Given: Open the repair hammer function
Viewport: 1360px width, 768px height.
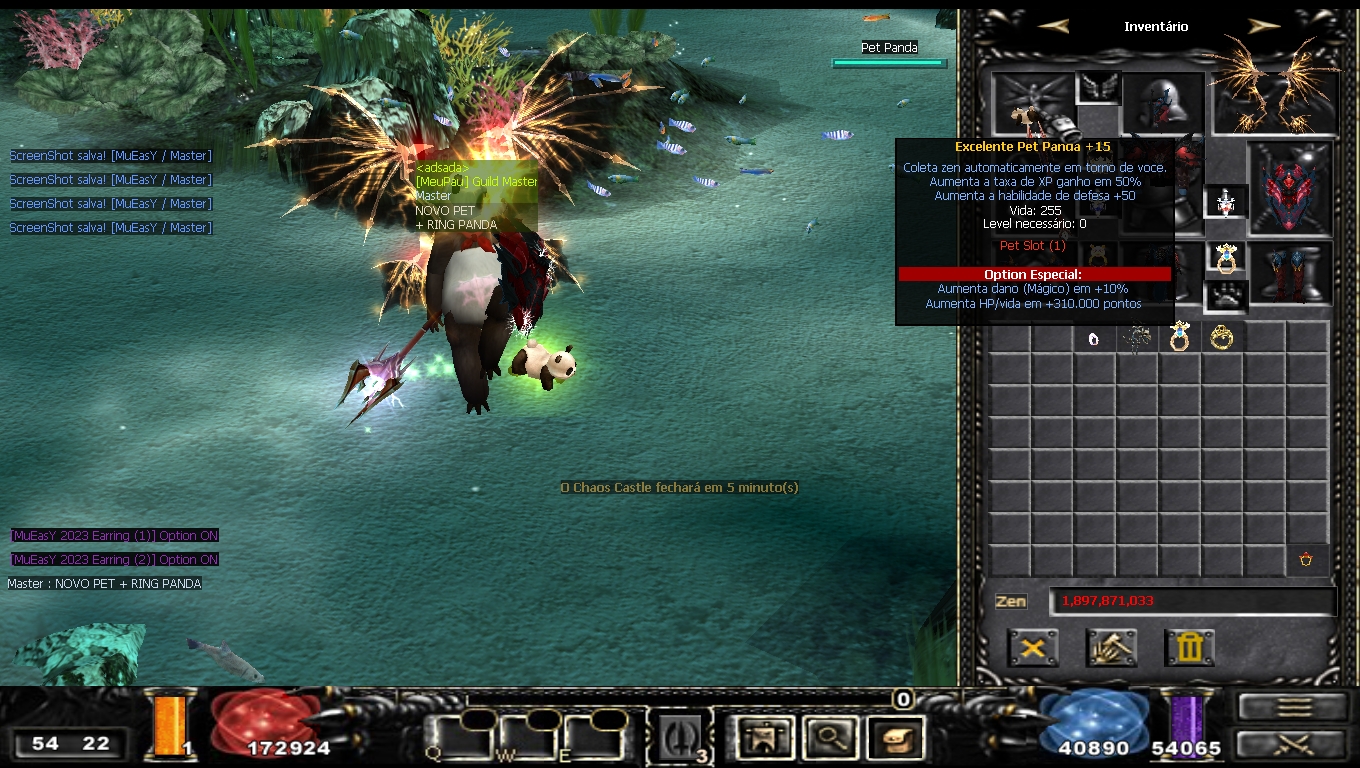Looking at the screenshot, I should pos(1111,647).
